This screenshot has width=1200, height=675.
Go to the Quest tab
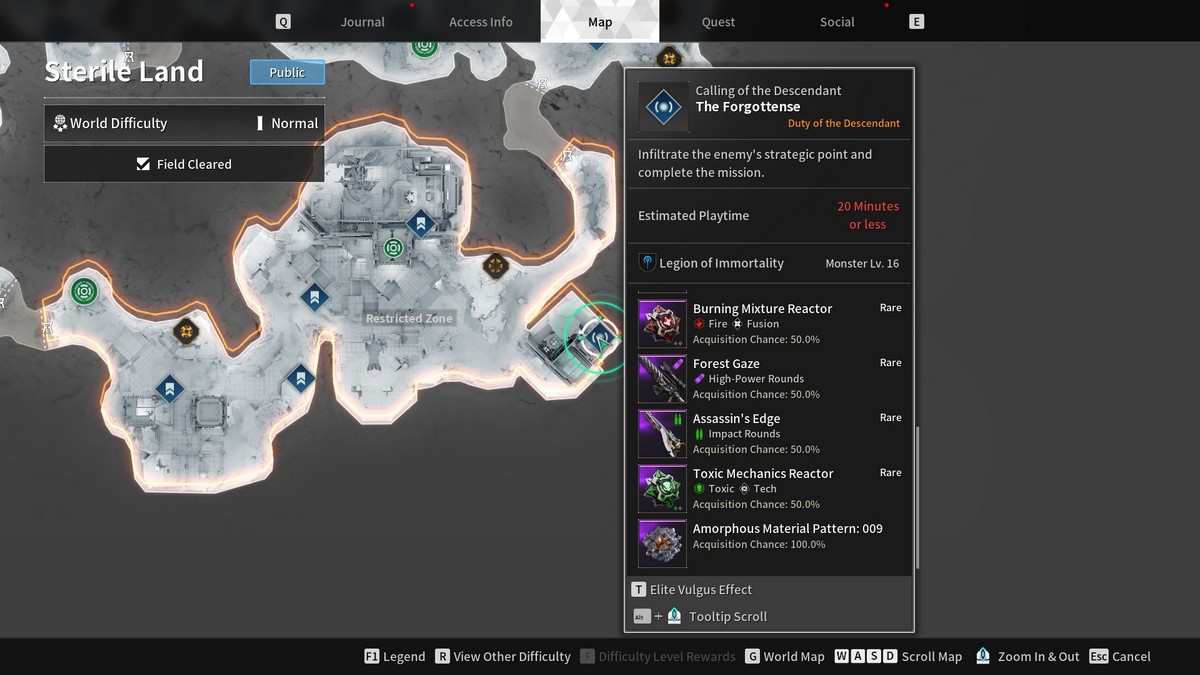tap(718, 22)
